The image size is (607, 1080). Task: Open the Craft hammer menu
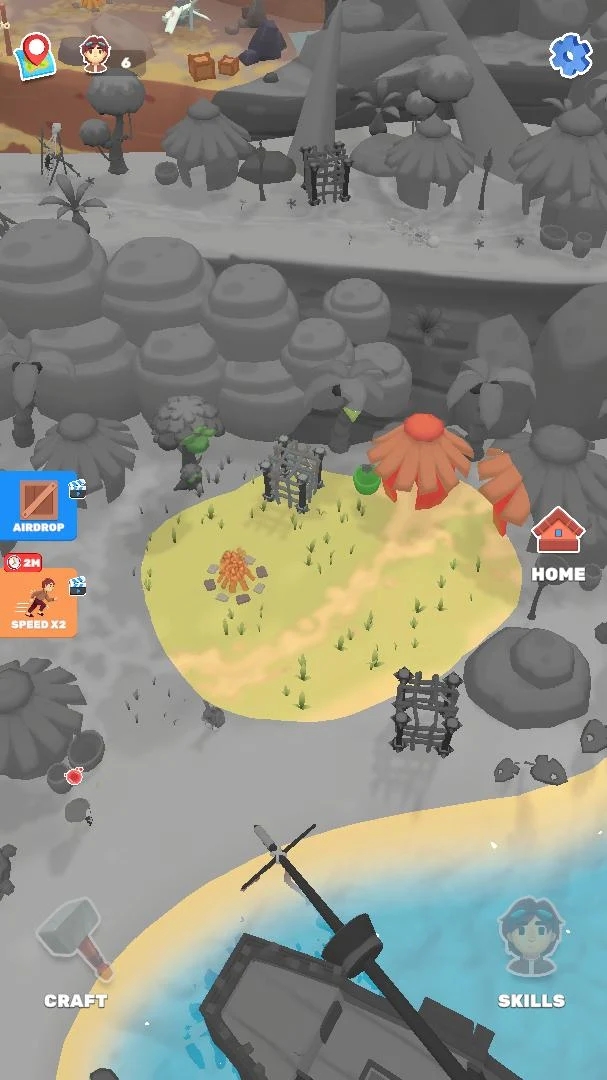(75, 950)
